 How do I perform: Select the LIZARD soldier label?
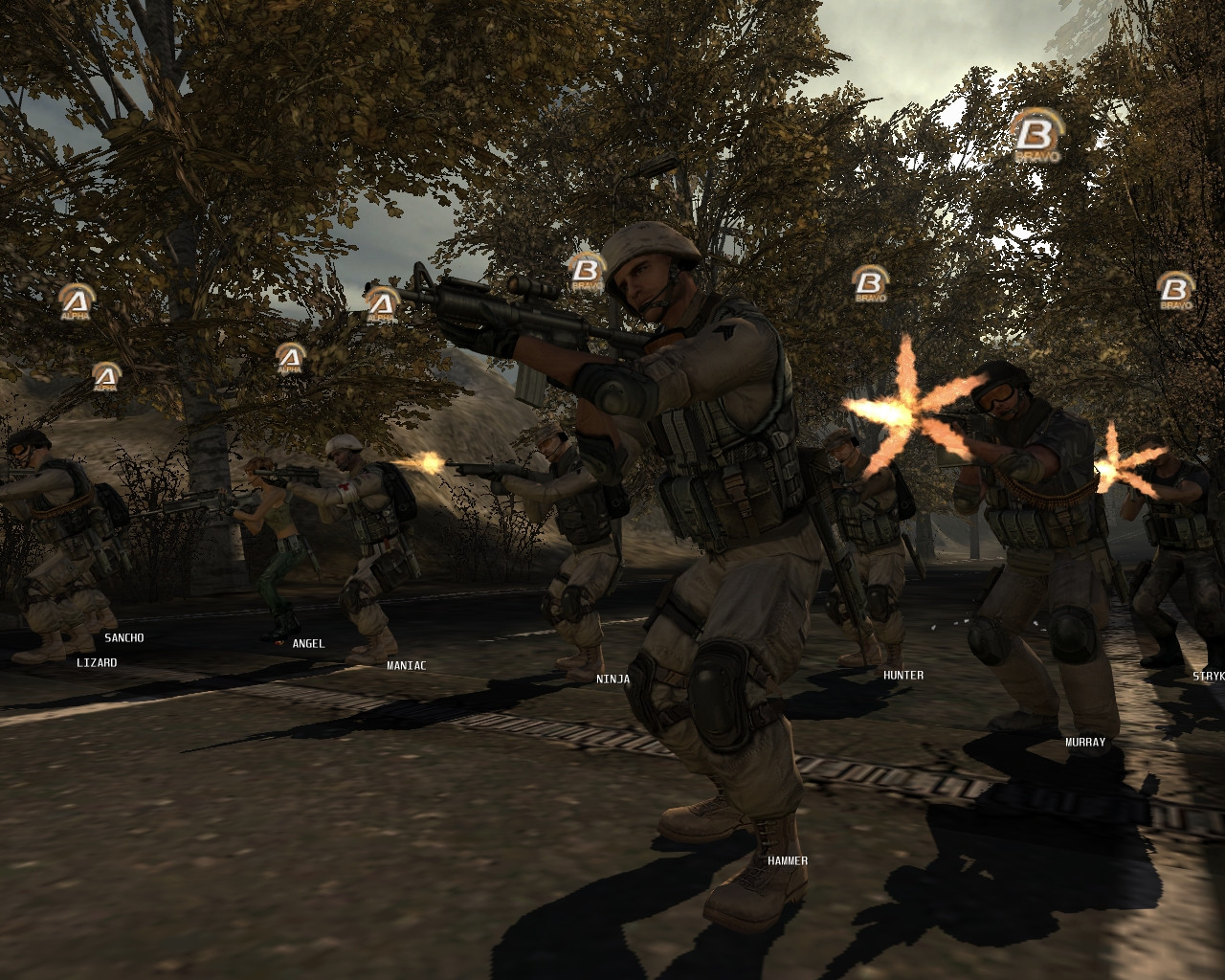click(x=97, y=662)
